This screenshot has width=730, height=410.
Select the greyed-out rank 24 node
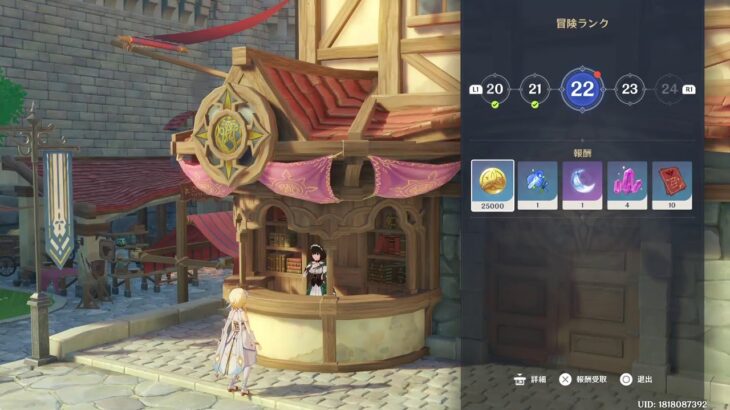[669, 89]
